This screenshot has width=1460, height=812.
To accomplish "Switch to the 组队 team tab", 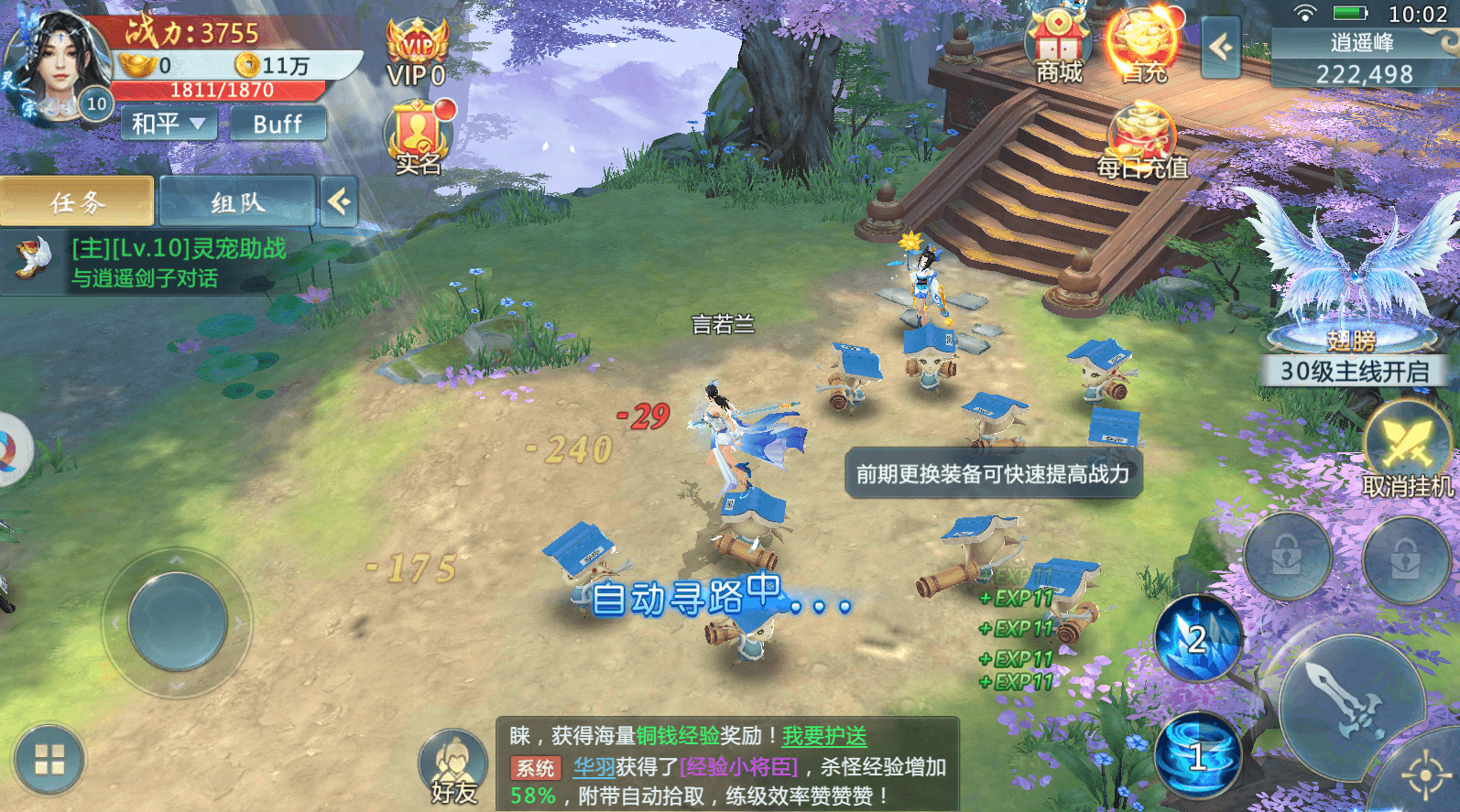I will click(x=237, y=200).
